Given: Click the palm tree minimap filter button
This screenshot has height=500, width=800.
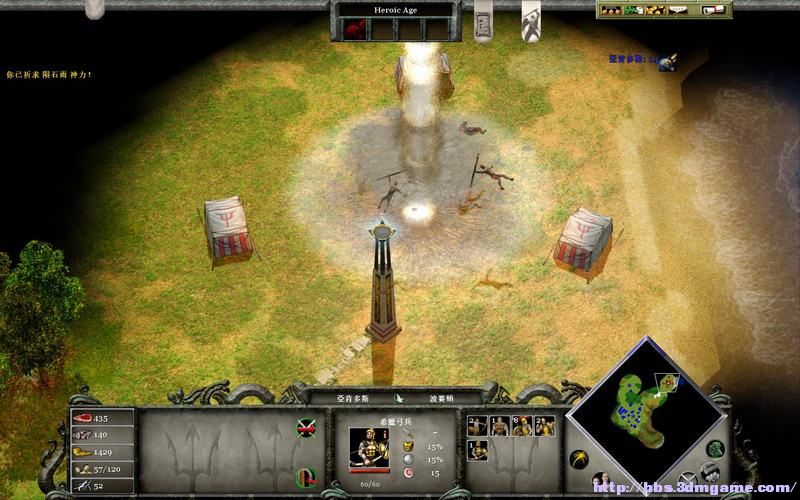Looking at the screenshot, I should [577, 458].
